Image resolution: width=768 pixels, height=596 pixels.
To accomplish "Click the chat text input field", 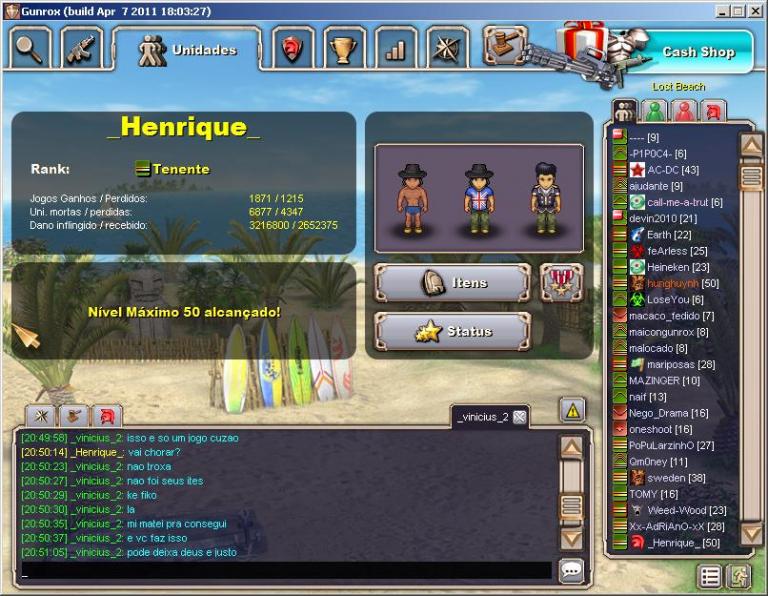I will pyautogui.click(x=285, y=571).
